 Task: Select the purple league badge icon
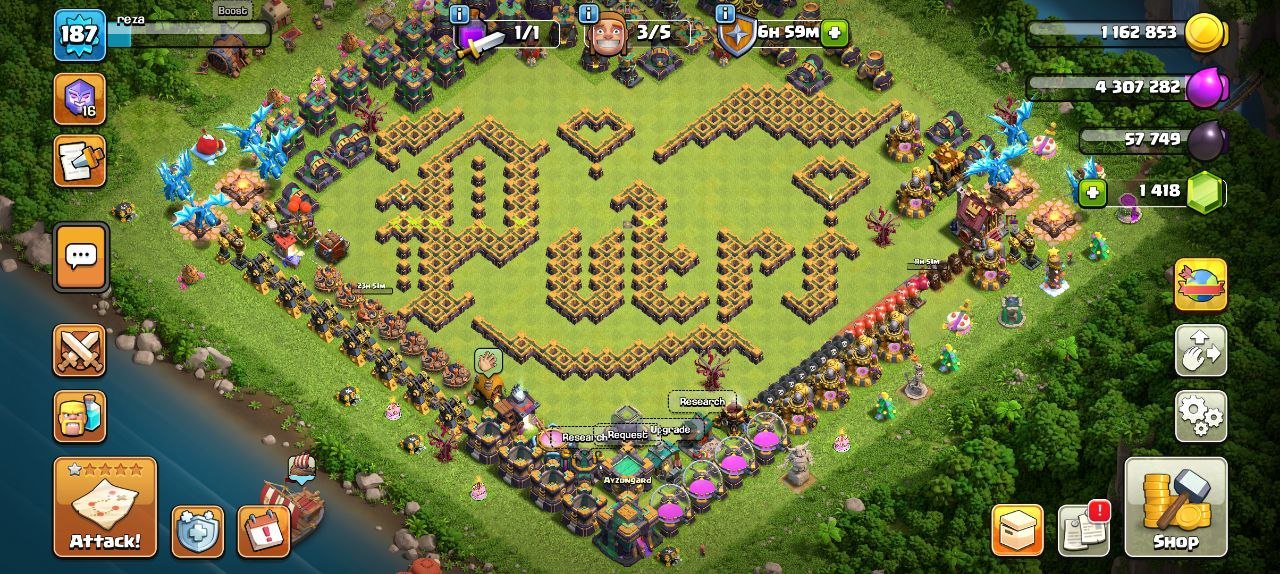click(79, 98)
